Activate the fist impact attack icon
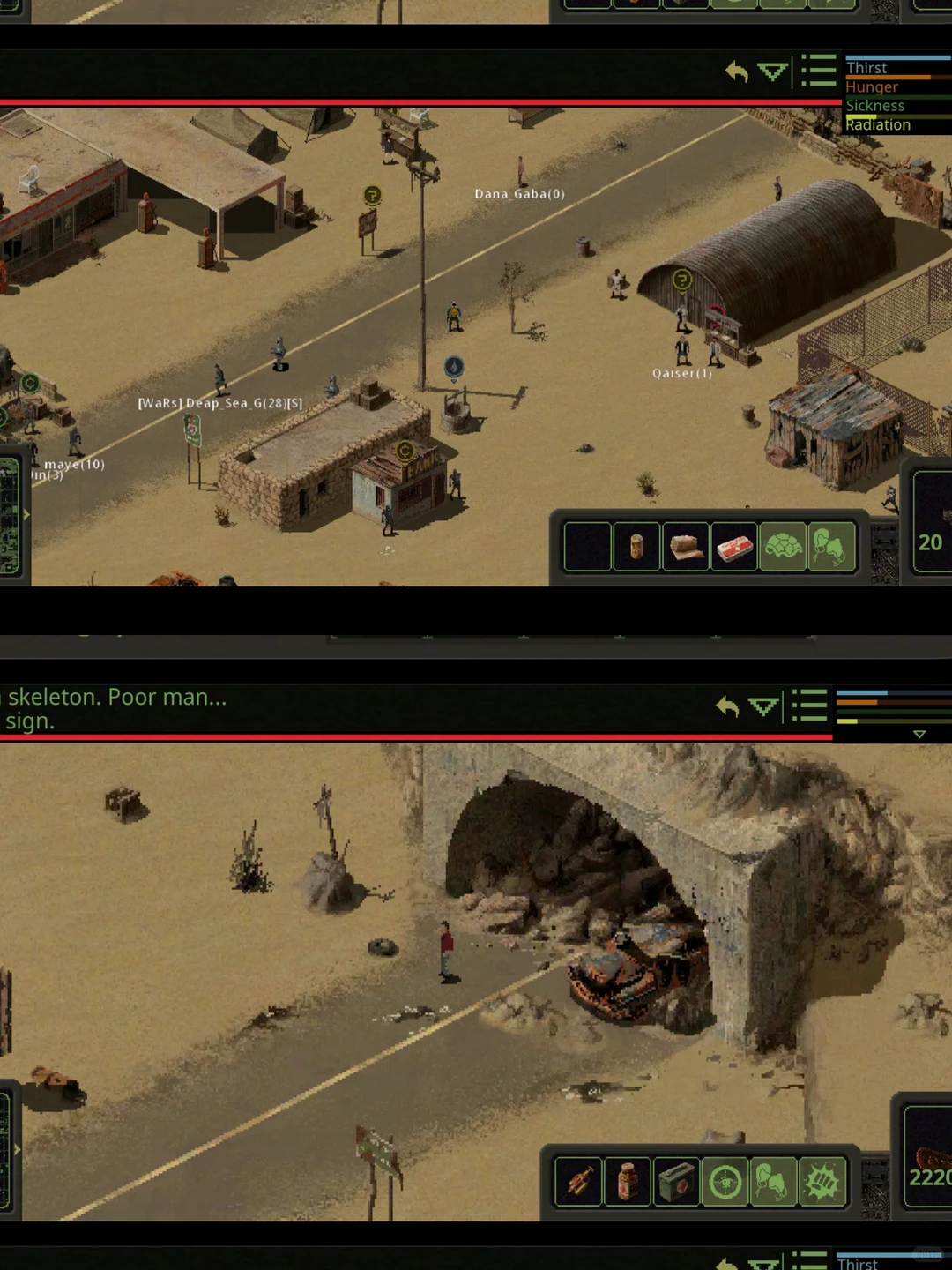Image resolution: width=952 pixels, height=1270 pixels. pos(822,1182)
